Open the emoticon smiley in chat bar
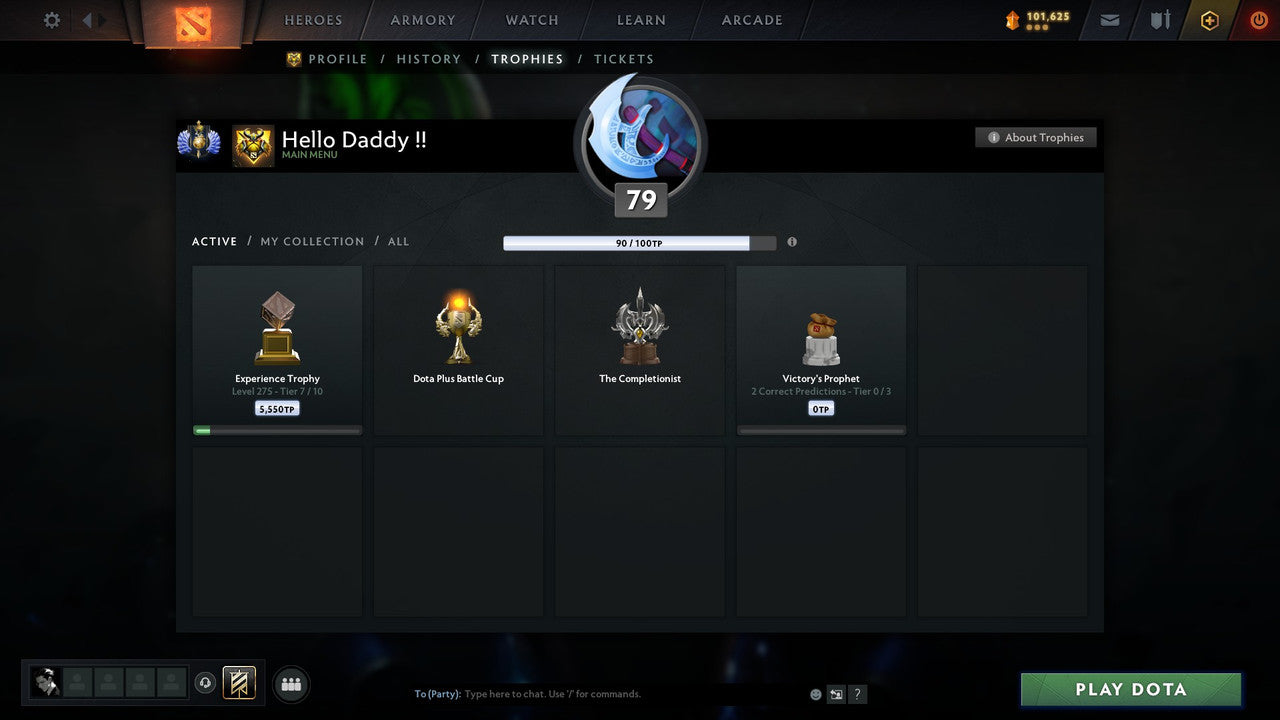Image resolution: width=1280 pixels, height=720 pixels. (x=815, y=693)
